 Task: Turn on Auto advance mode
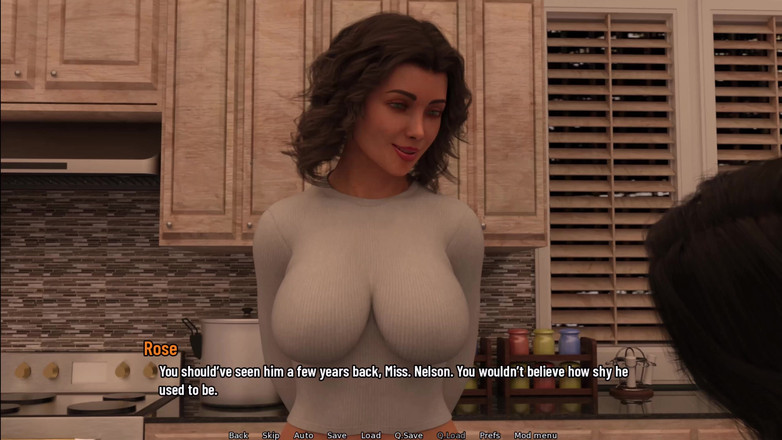point(303,435)
